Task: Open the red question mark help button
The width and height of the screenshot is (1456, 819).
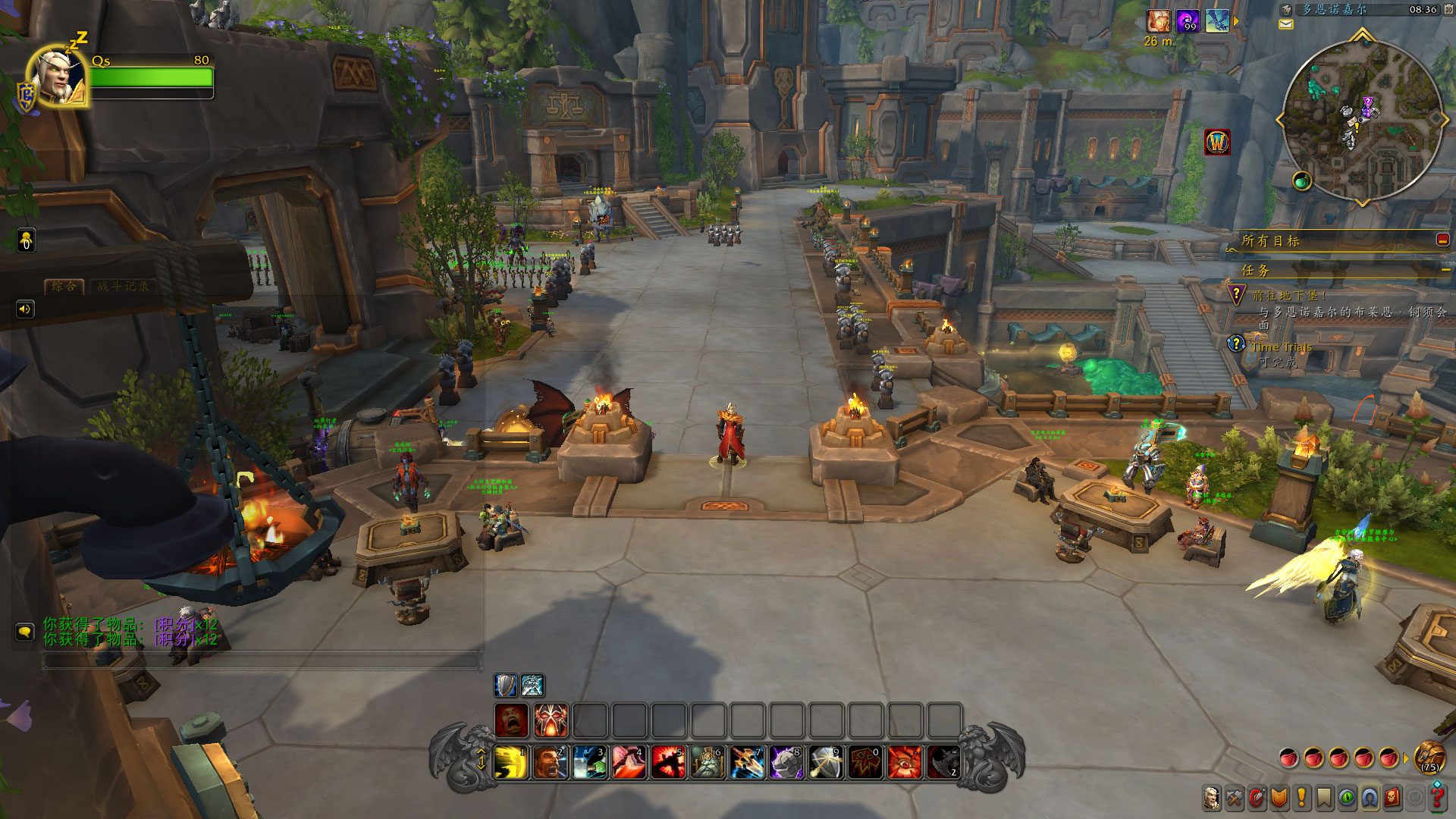Action: pos(1437,798)
